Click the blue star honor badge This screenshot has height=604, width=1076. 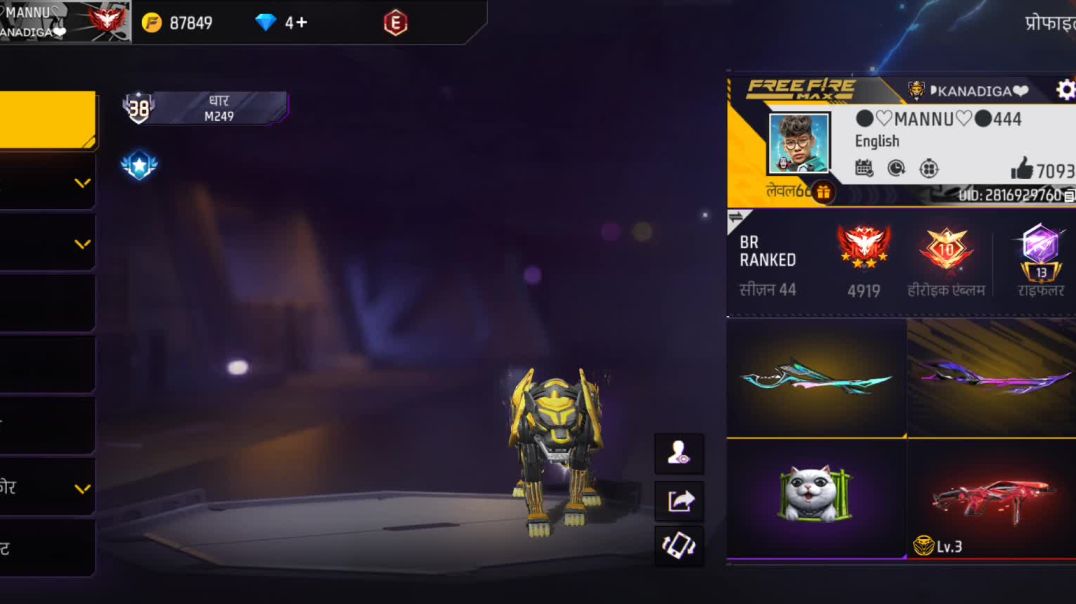coord(139,165)
